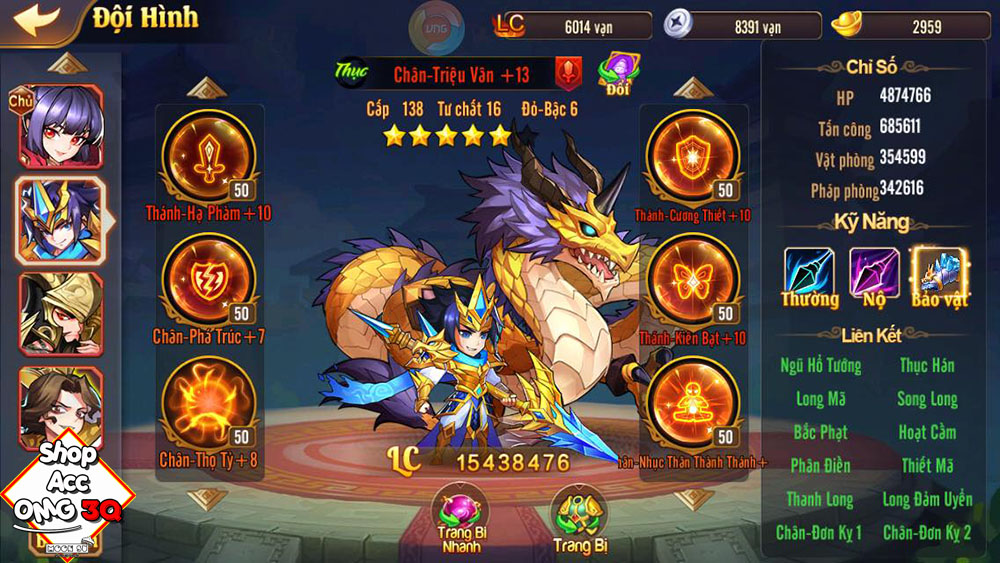Show the Ngũ Hổ Tướng link details

pos(820,366)
